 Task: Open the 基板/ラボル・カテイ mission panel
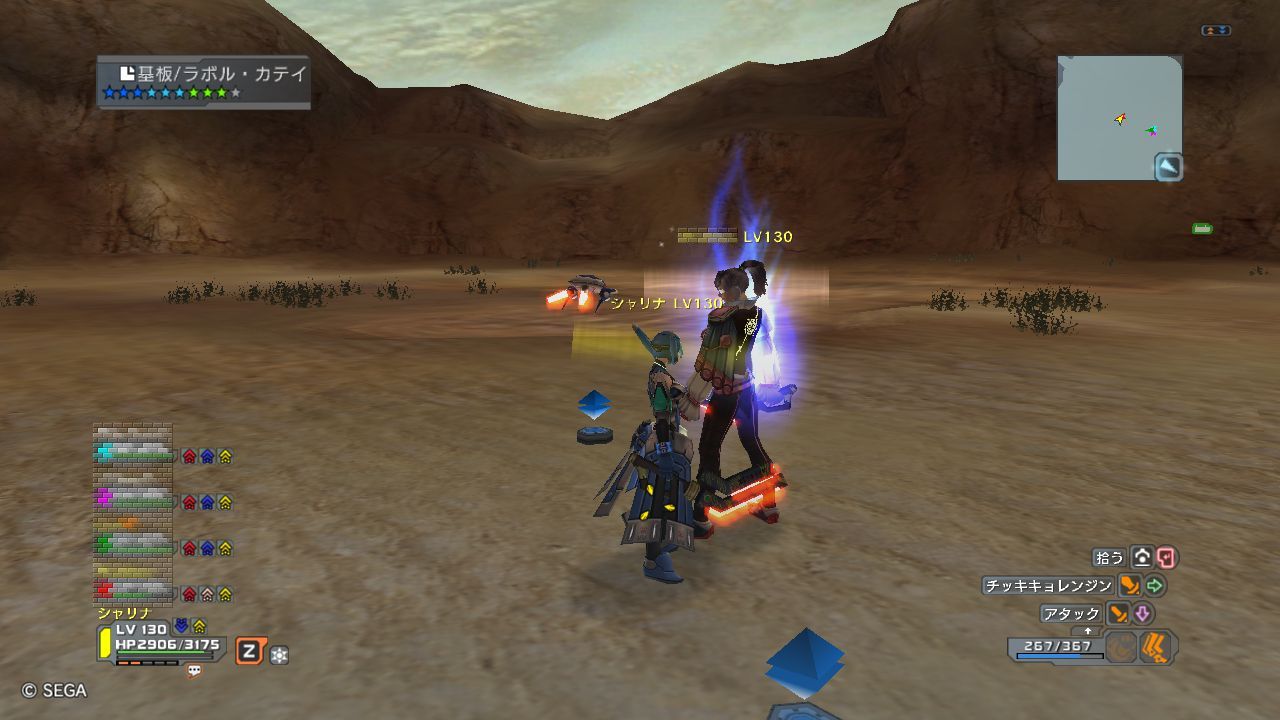click(x=203, y=81)
